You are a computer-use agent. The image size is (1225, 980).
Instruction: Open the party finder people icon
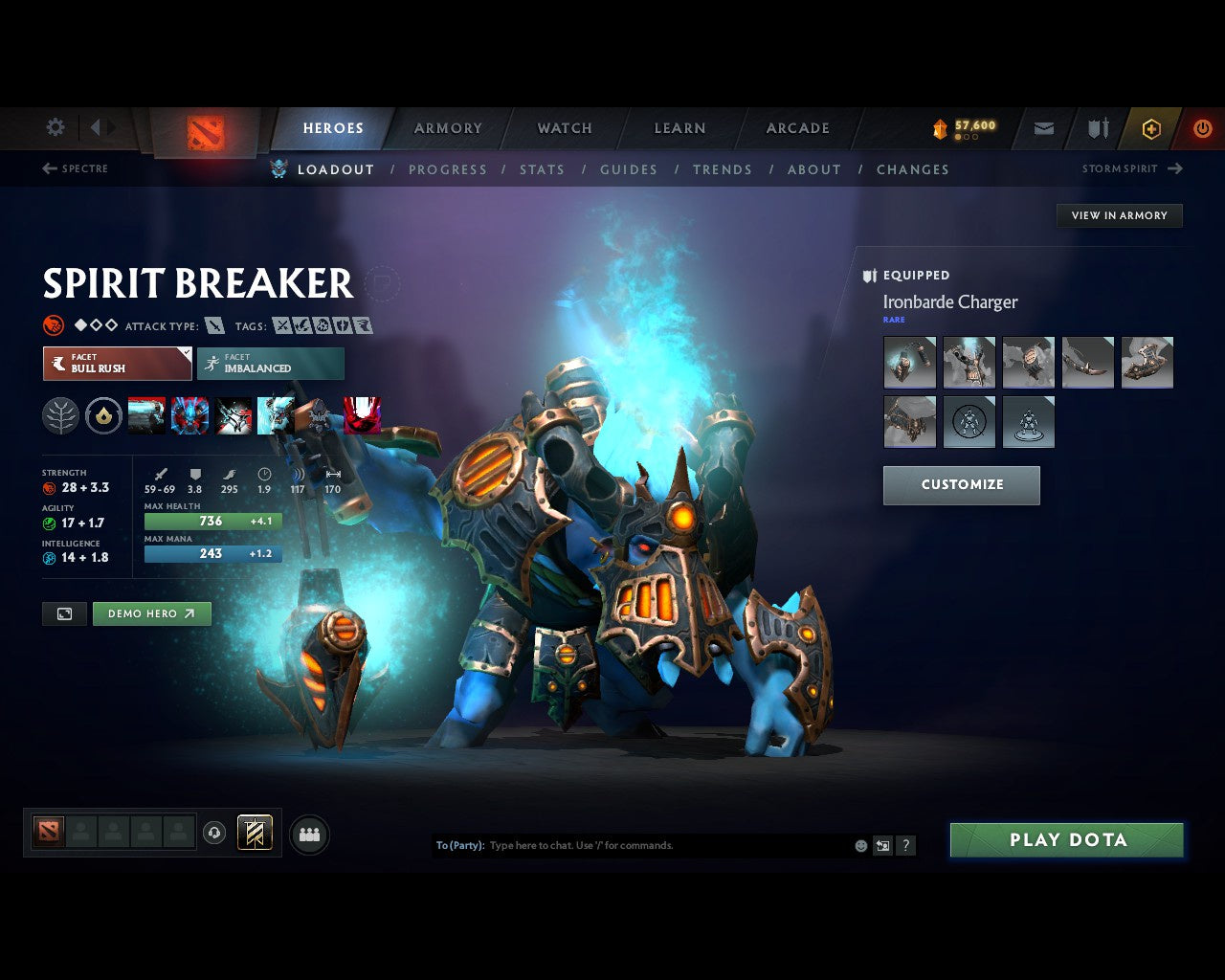tap(309, 834)
